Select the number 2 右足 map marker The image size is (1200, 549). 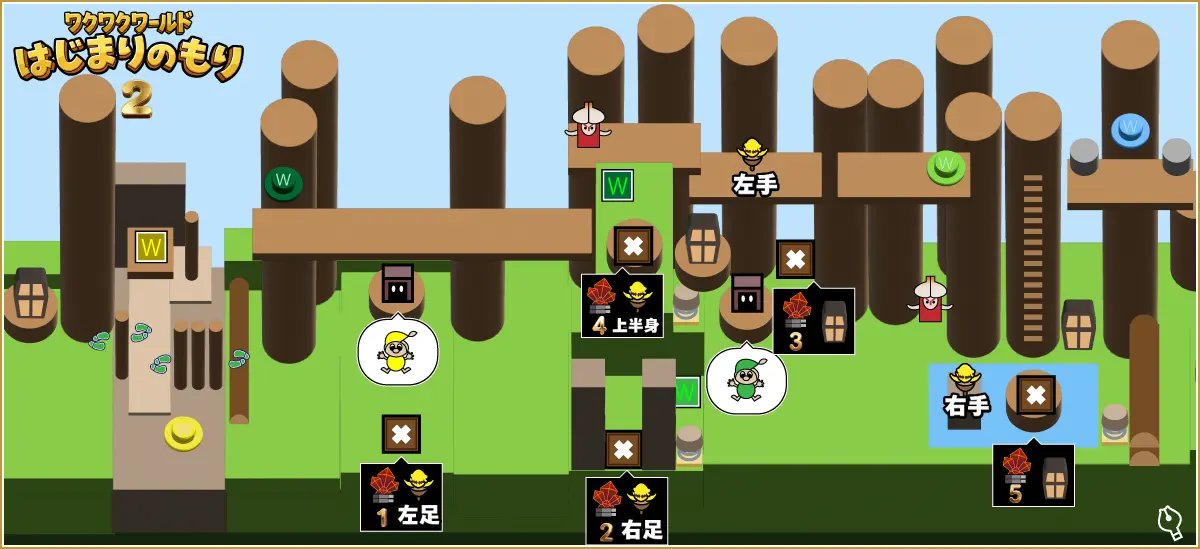click(626, 510)
